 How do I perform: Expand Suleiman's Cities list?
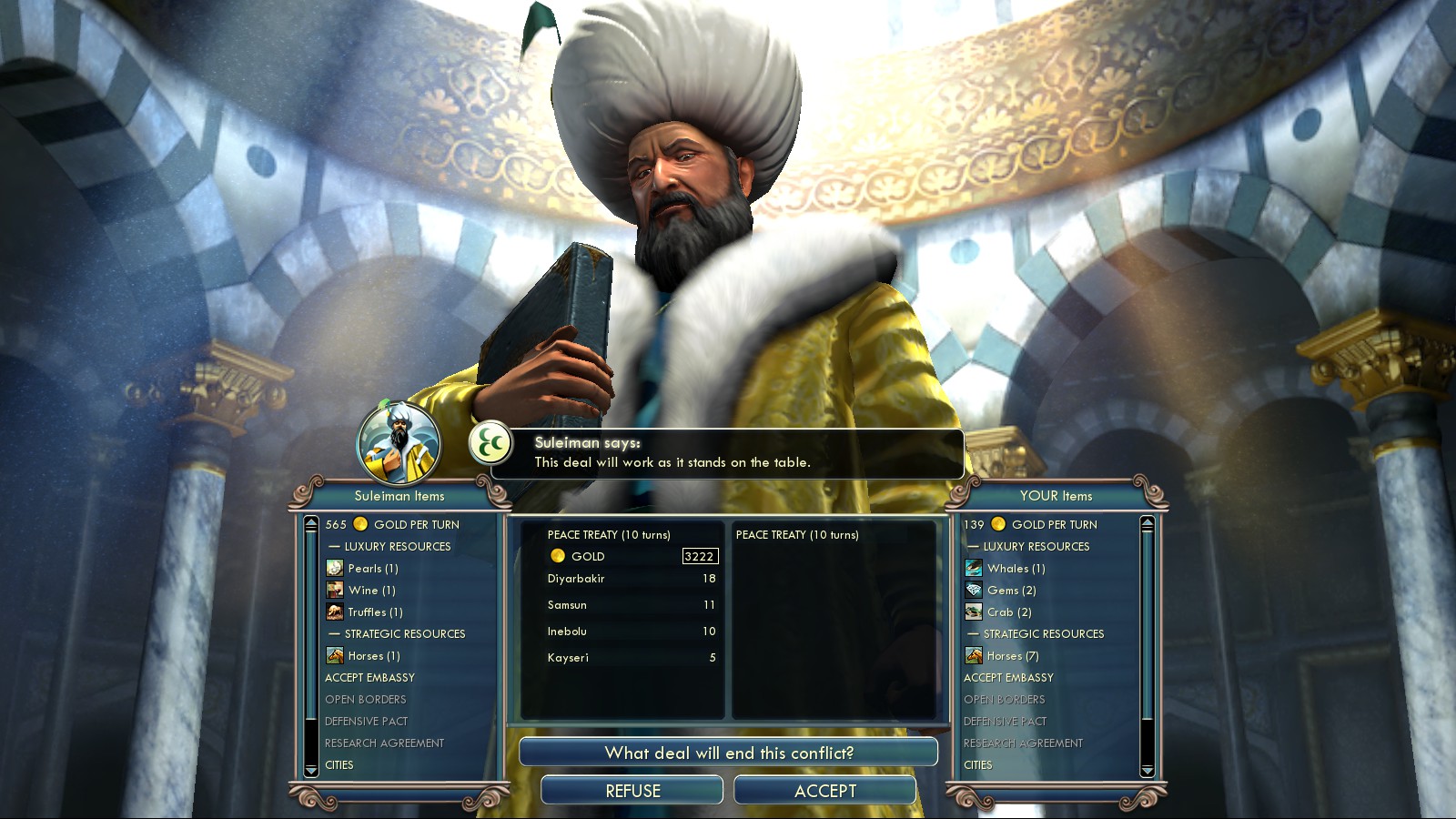[339, 765]
